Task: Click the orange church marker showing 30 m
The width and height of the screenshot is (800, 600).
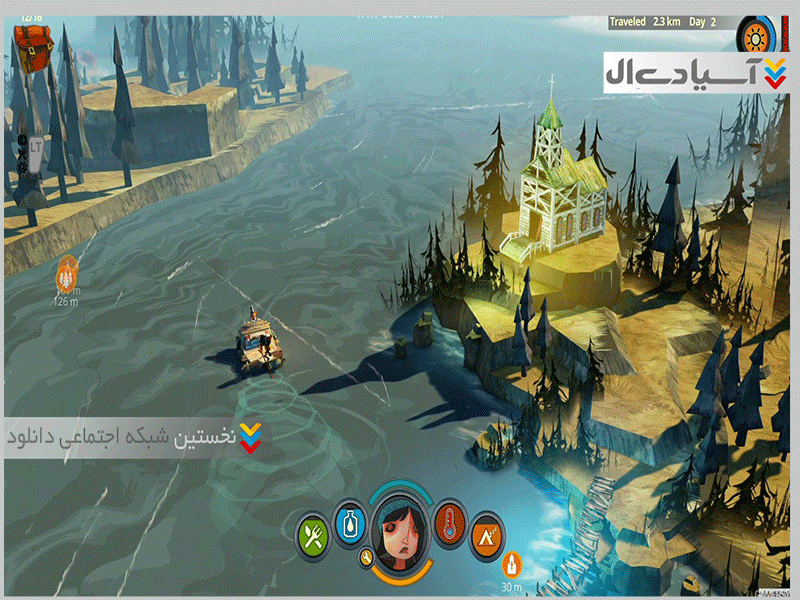Action: coord(512,564)
